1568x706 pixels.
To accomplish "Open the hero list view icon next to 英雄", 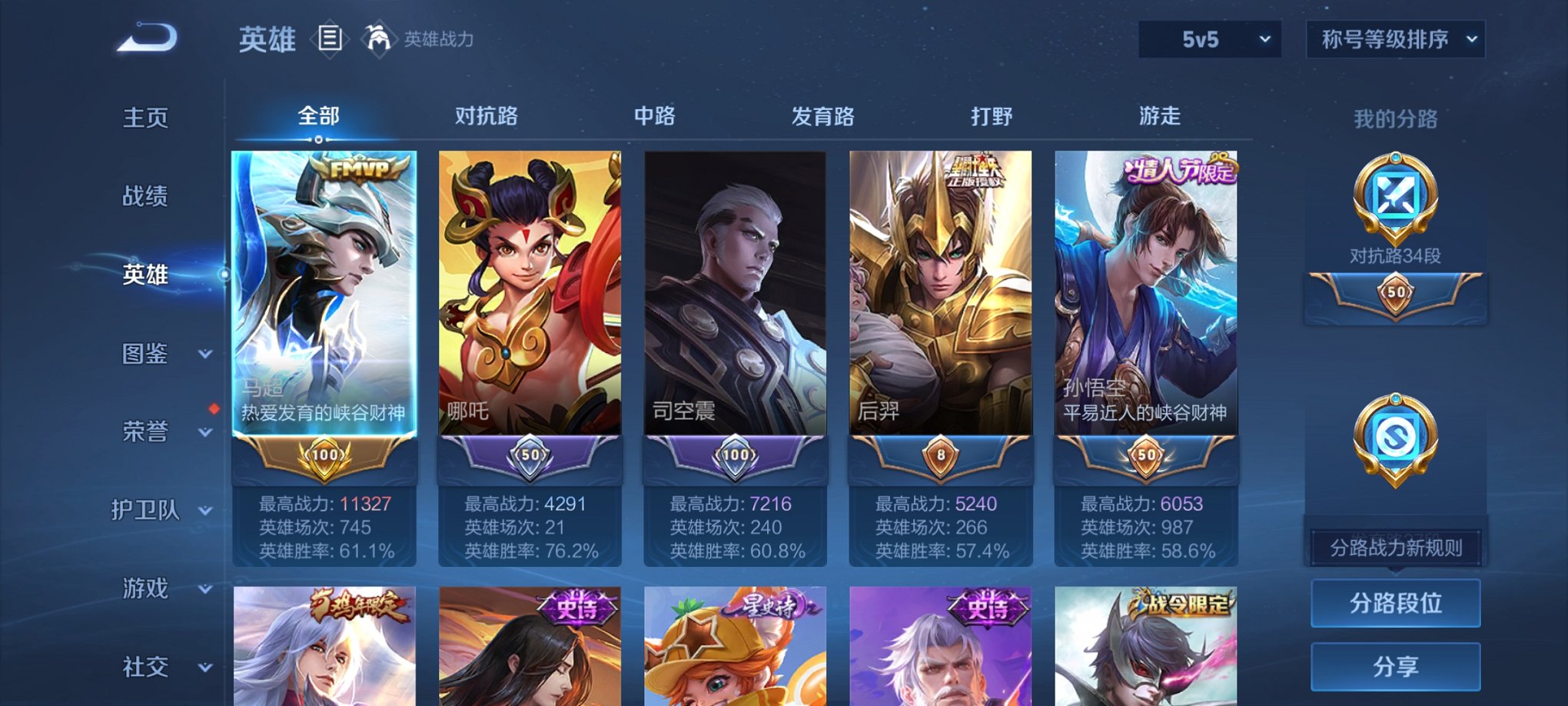I will (331, 38).
